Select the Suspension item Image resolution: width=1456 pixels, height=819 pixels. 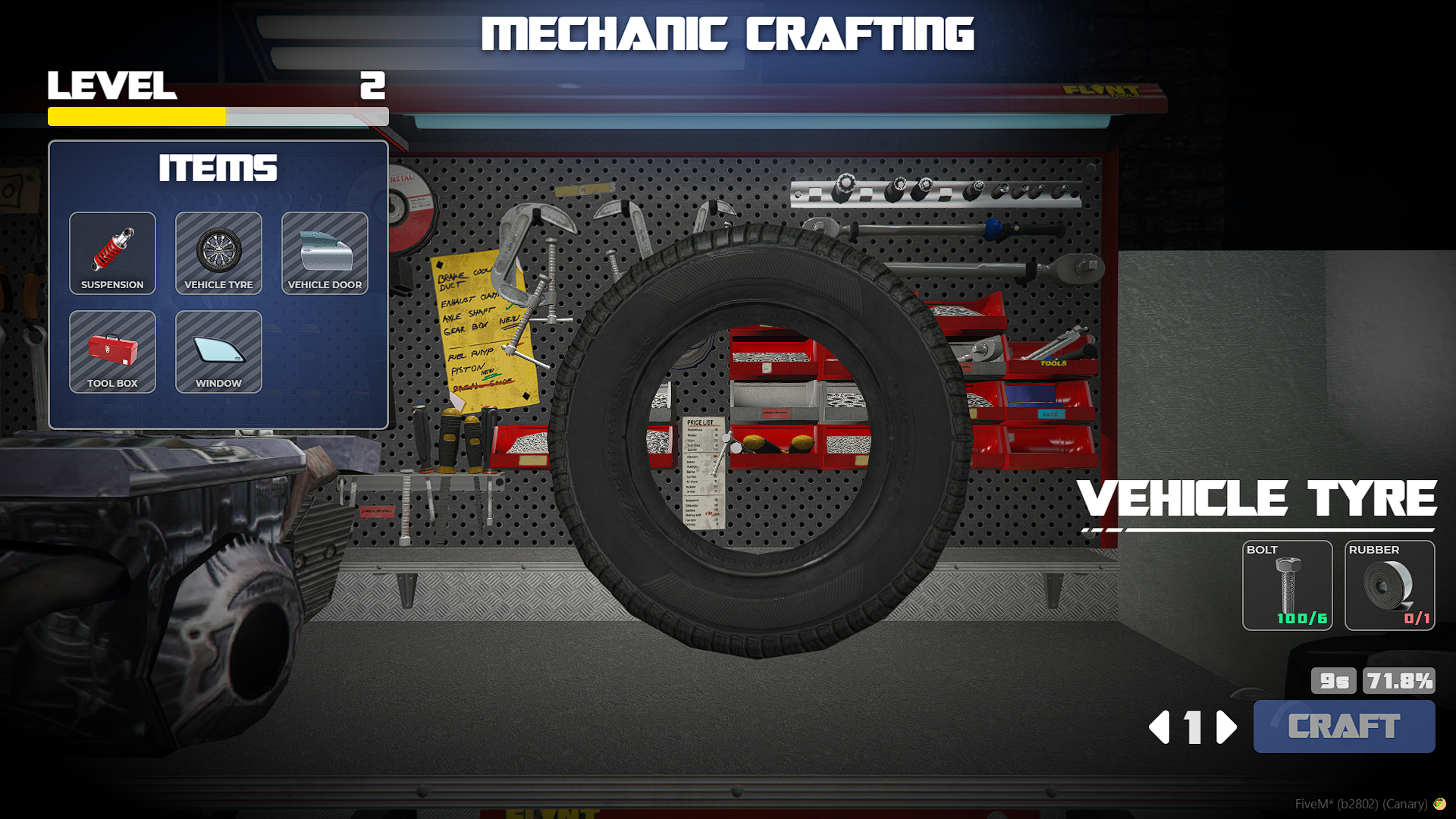point(112,253)
